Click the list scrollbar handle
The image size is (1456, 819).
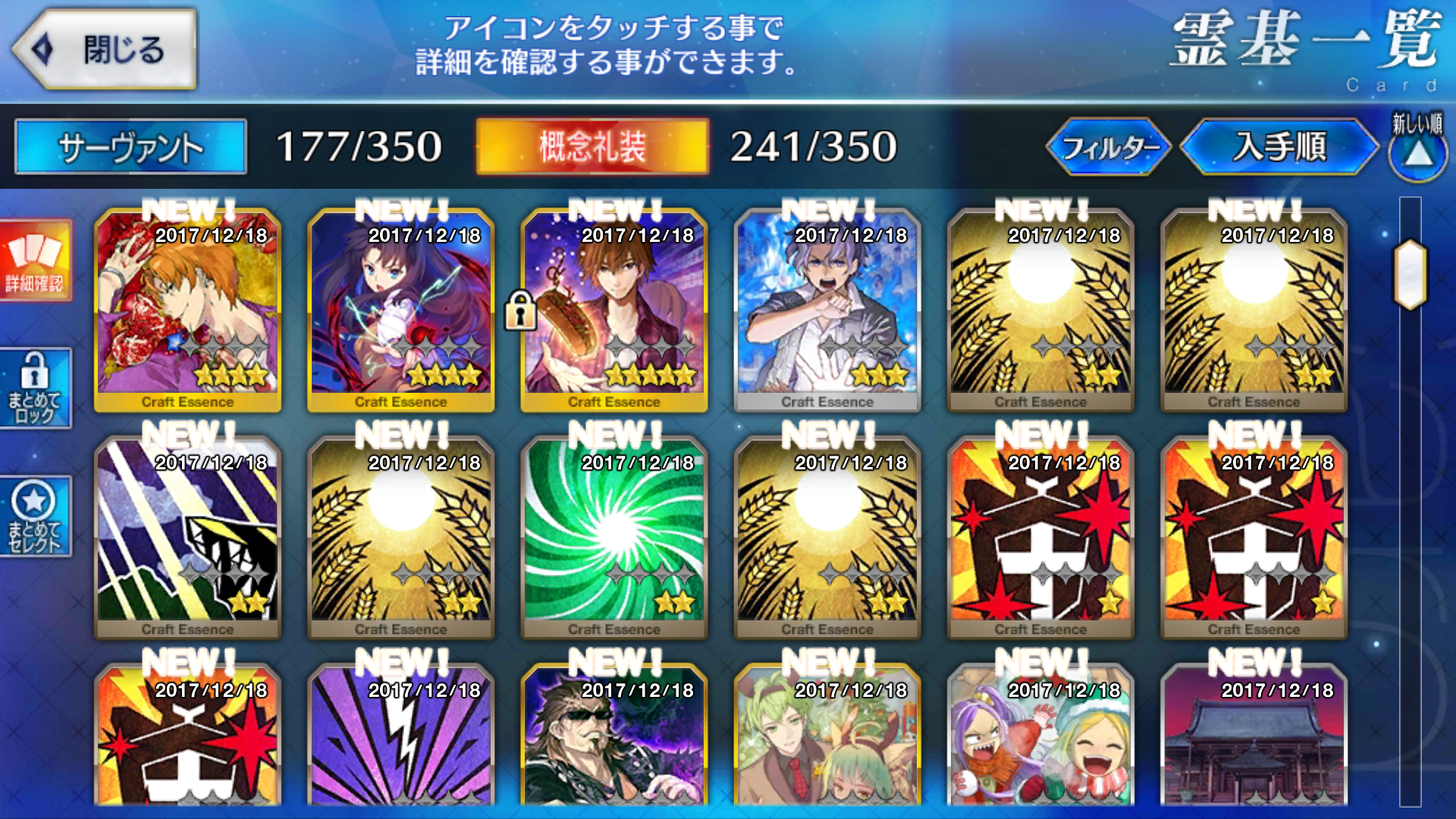1410,275
